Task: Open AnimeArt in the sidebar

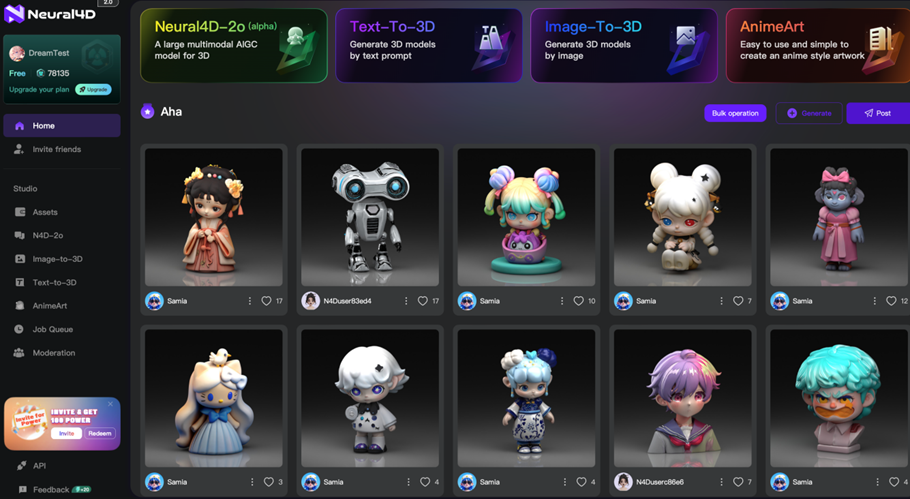Action: click(50, 306)
